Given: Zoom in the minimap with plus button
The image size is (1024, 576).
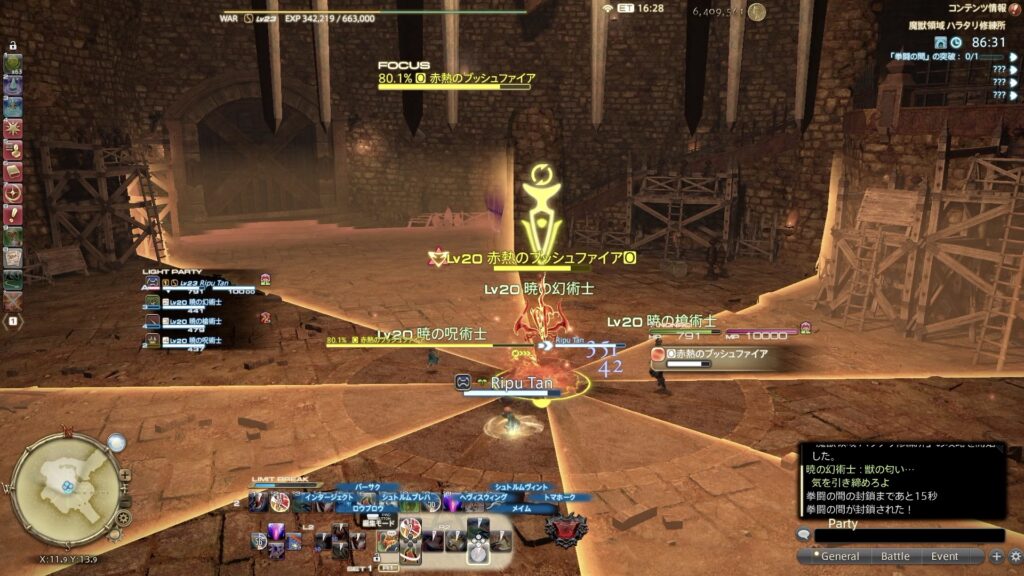Looking at the screenshot, I should click(125, 475).
